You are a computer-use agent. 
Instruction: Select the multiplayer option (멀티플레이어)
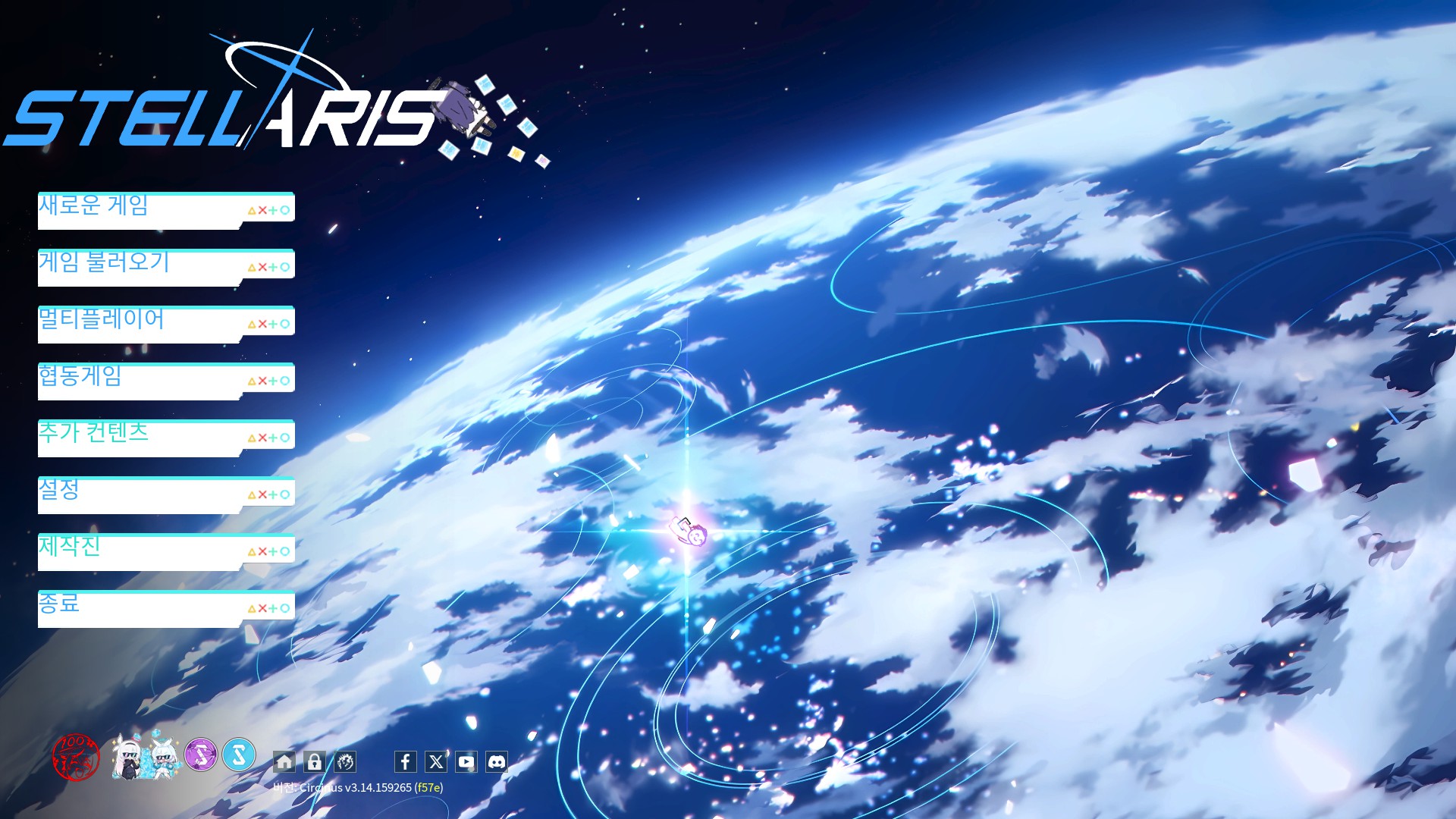(x=165, y=324)
